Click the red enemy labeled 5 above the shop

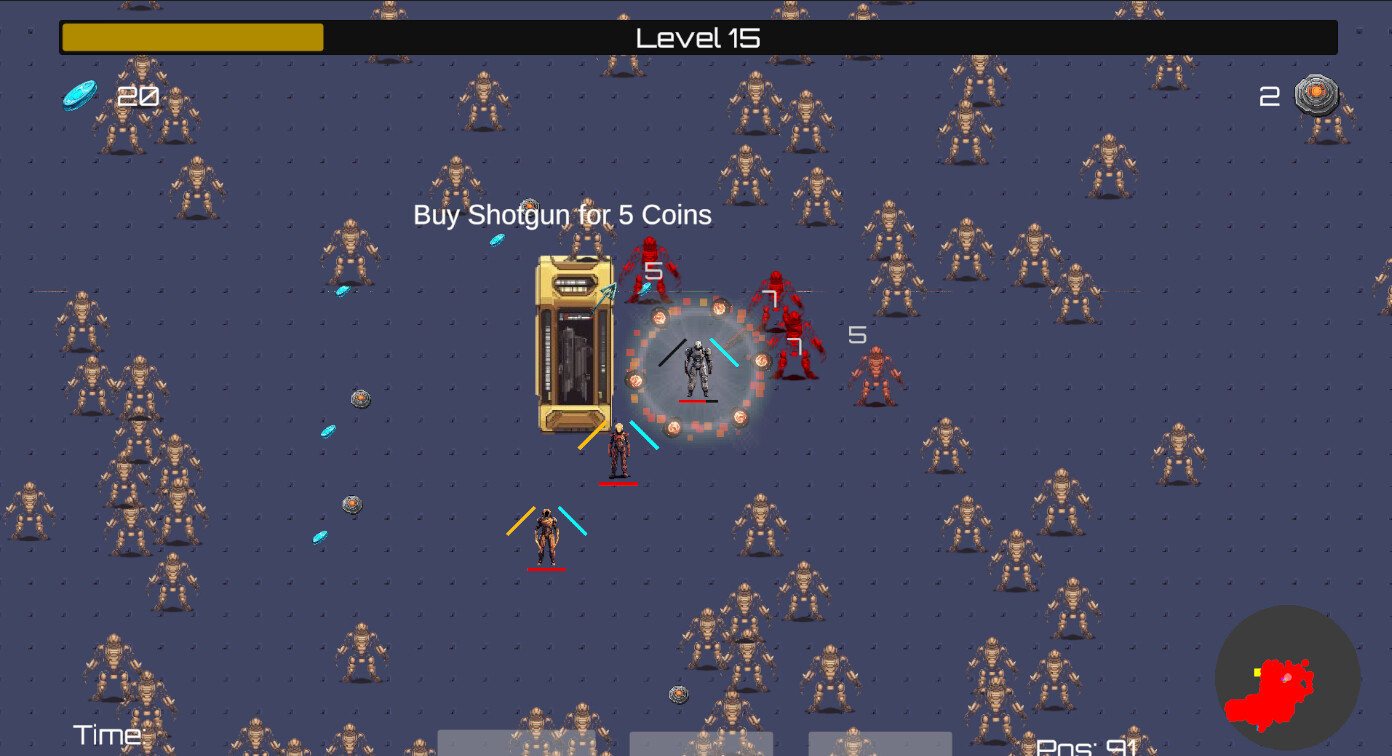650,270
